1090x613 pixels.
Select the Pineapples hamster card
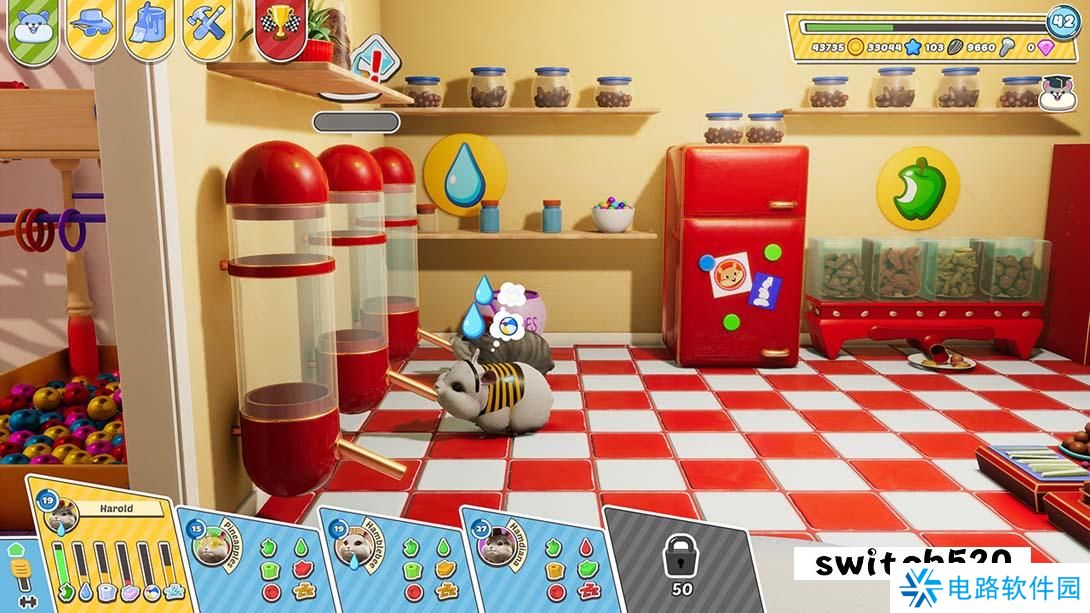click(x=250, y=558)
